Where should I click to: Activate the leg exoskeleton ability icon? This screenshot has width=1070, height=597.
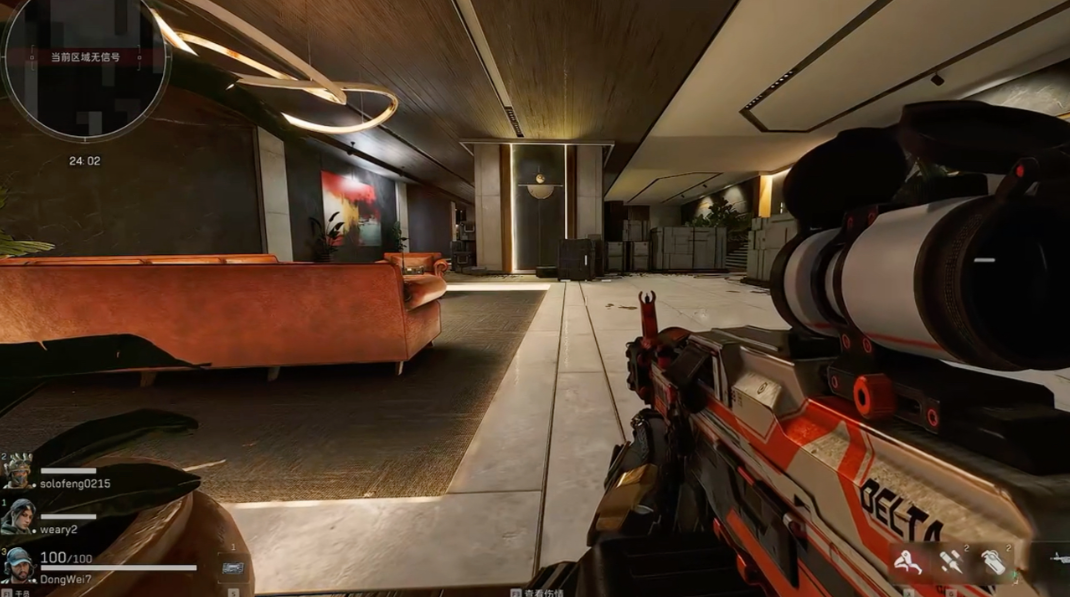click(907, 562)
